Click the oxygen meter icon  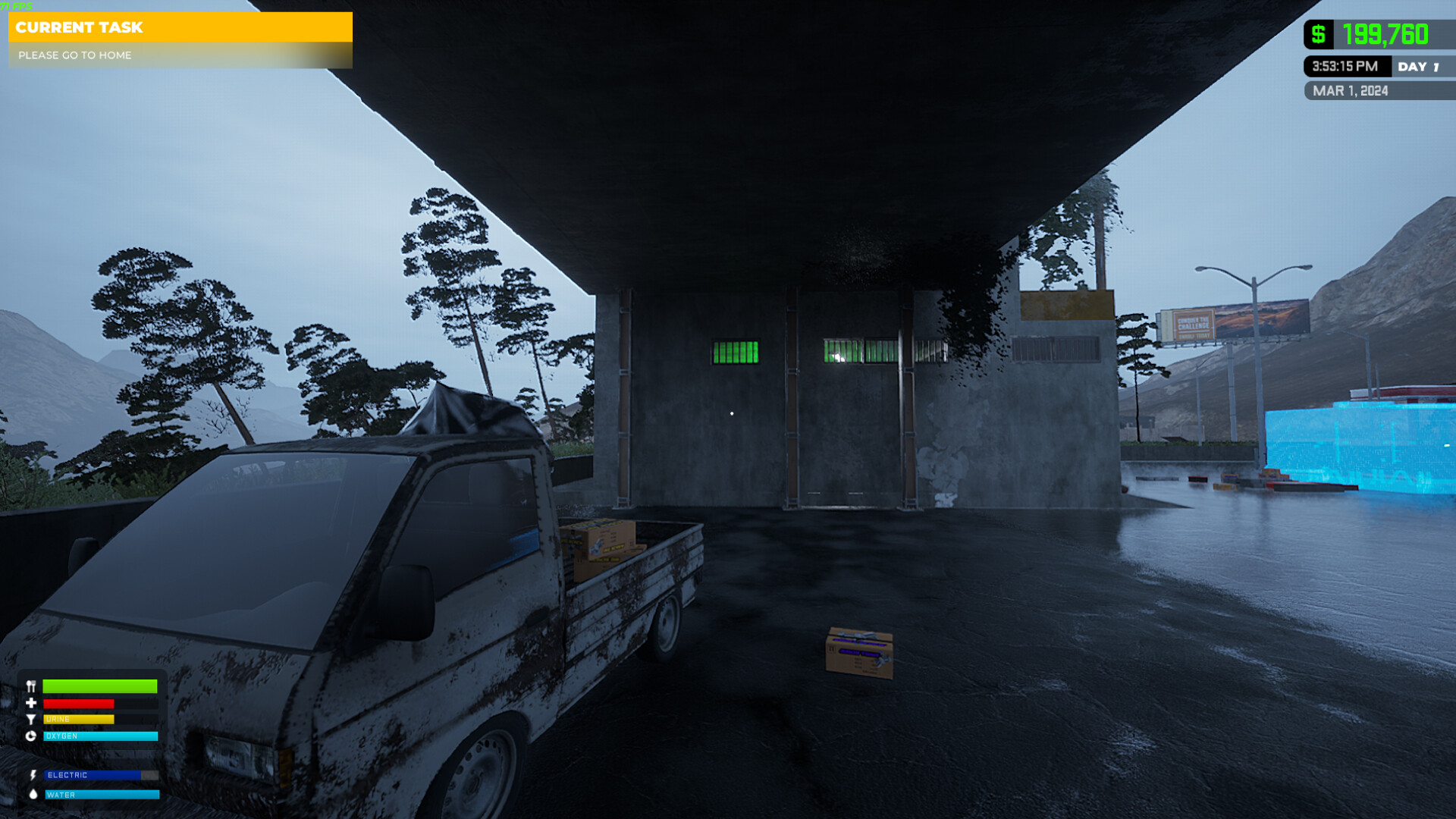pos(30,736)
